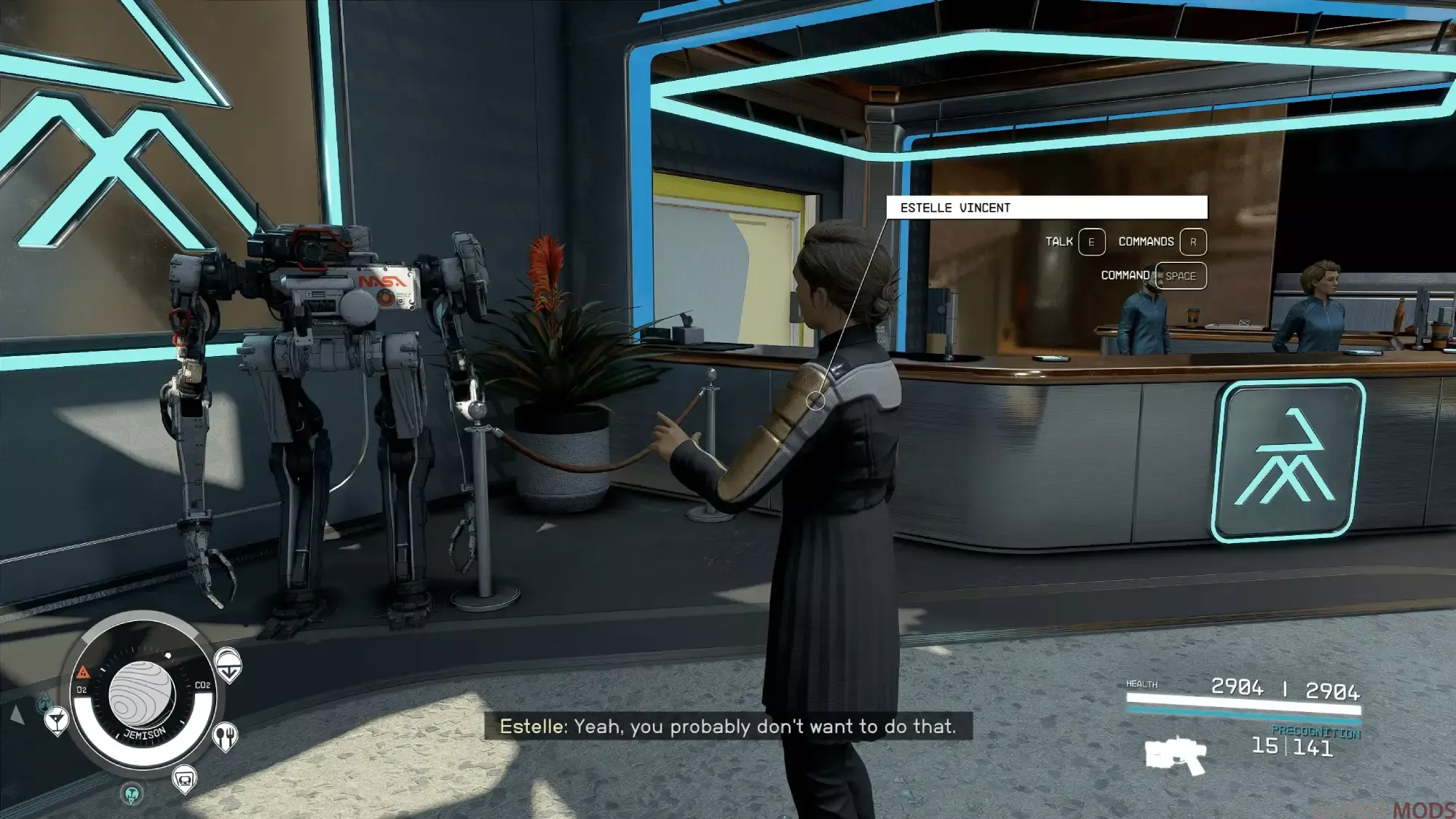The width and height of the screenshot is (1456, 819).
Task: Select the cocktail glass bar marker
Action: [x=56, y=721]
